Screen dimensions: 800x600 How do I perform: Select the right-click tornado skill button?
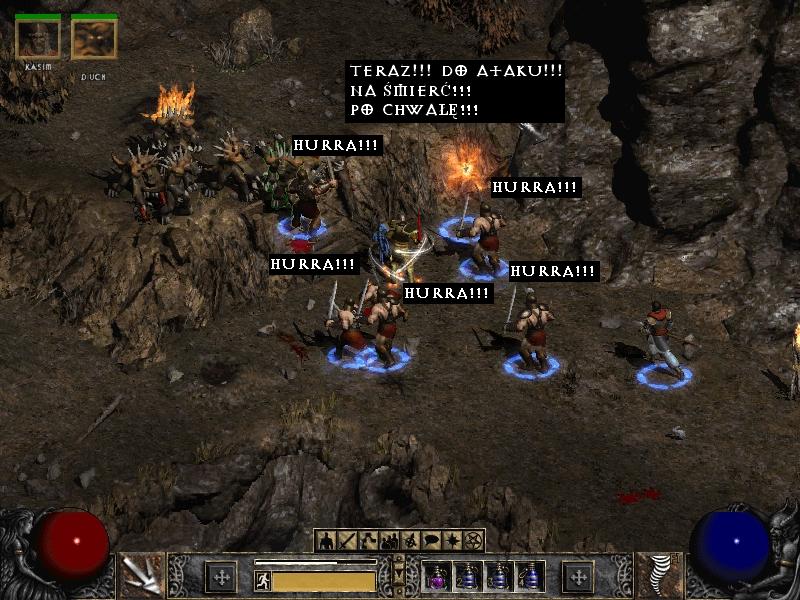pyautogui.click(x=662, y=575)
